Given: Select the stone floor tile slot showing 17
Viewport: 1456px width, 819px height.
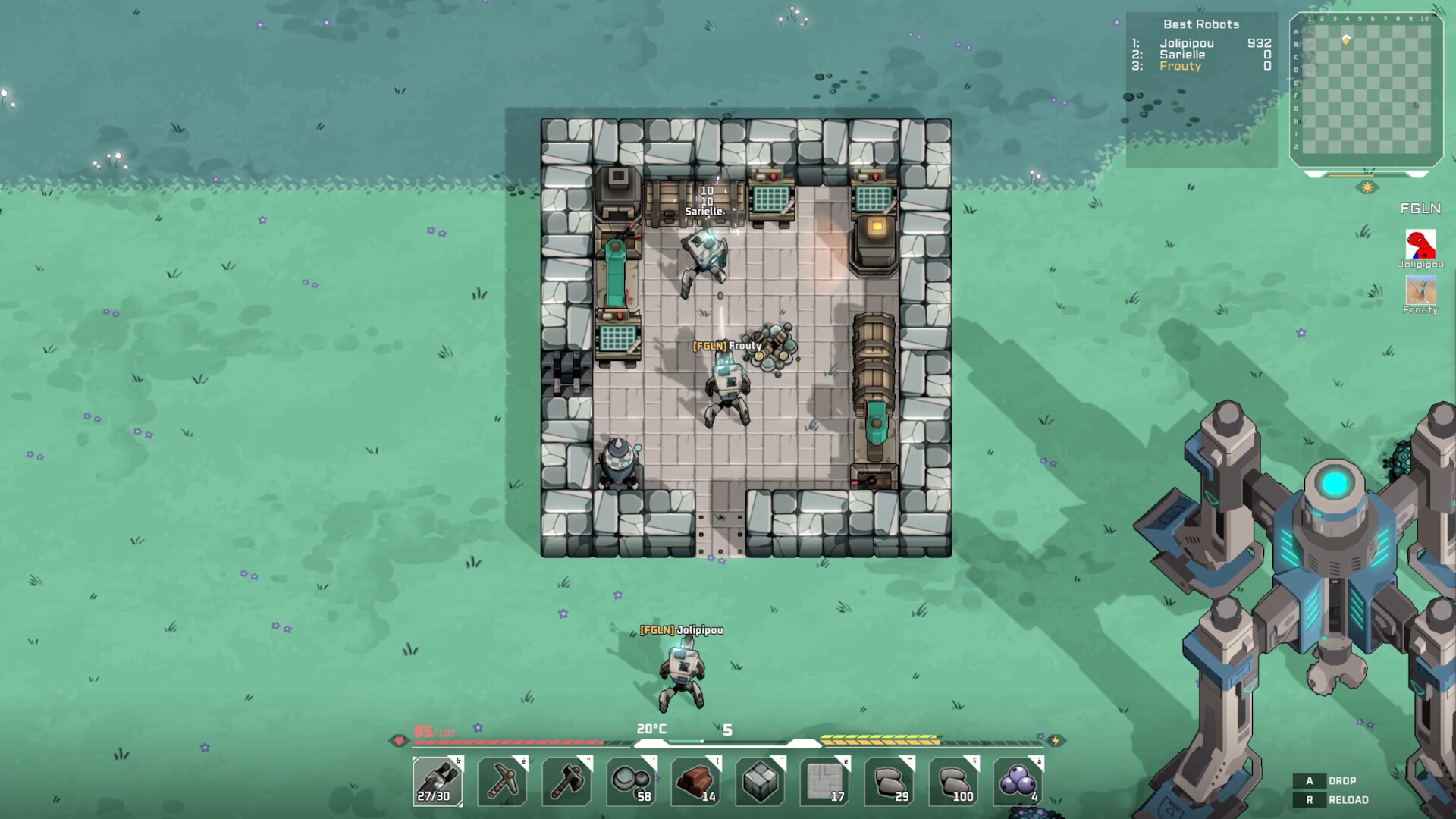Looking at the screenshot, I should (824, 781).
